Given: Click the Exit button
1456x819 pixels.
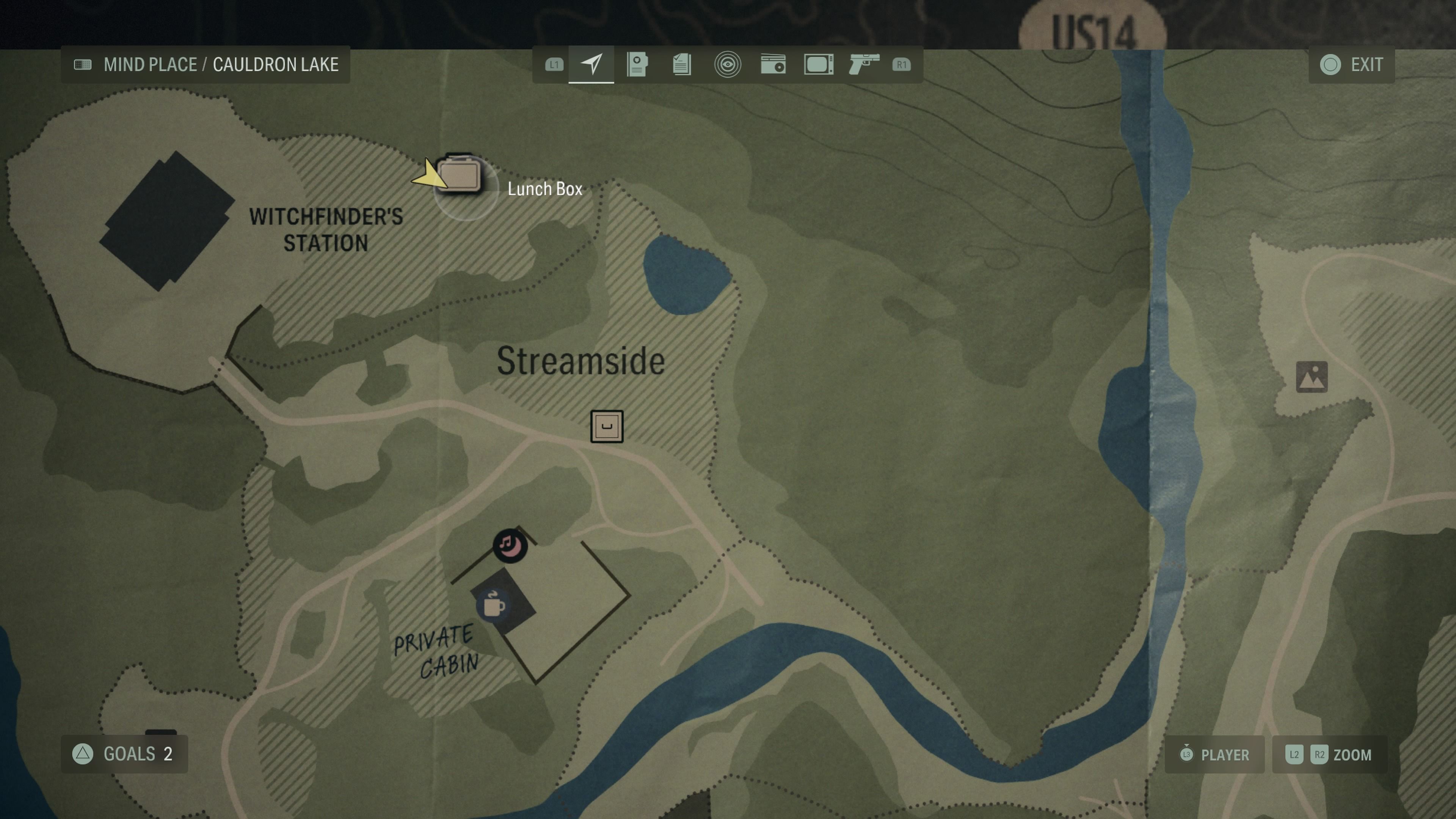Looking at the screenshot, I should tap(1351, 64).
